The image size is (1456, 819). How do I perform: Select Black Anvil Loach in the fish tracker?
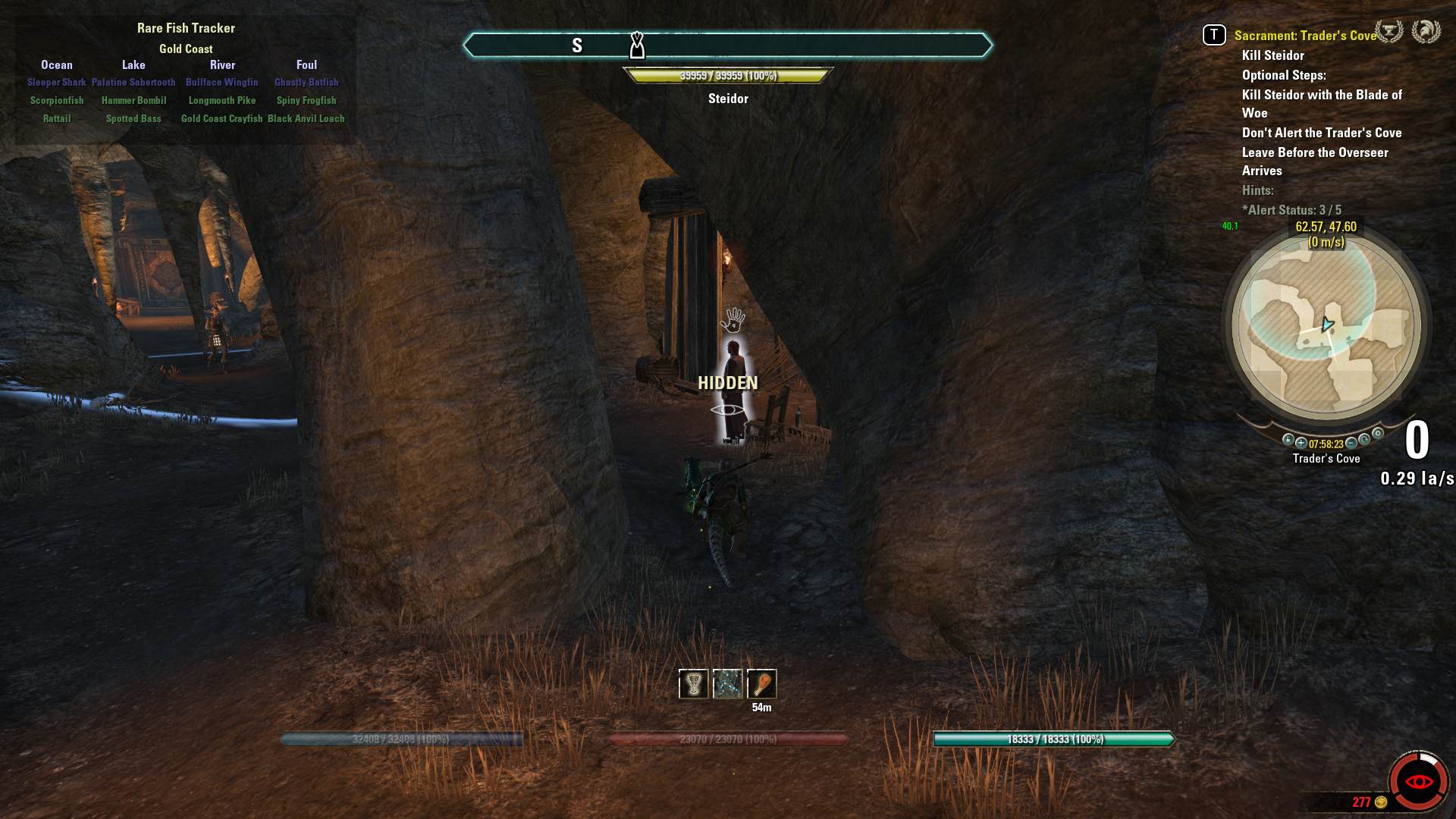pyautogui.click(x=306, y=119)
